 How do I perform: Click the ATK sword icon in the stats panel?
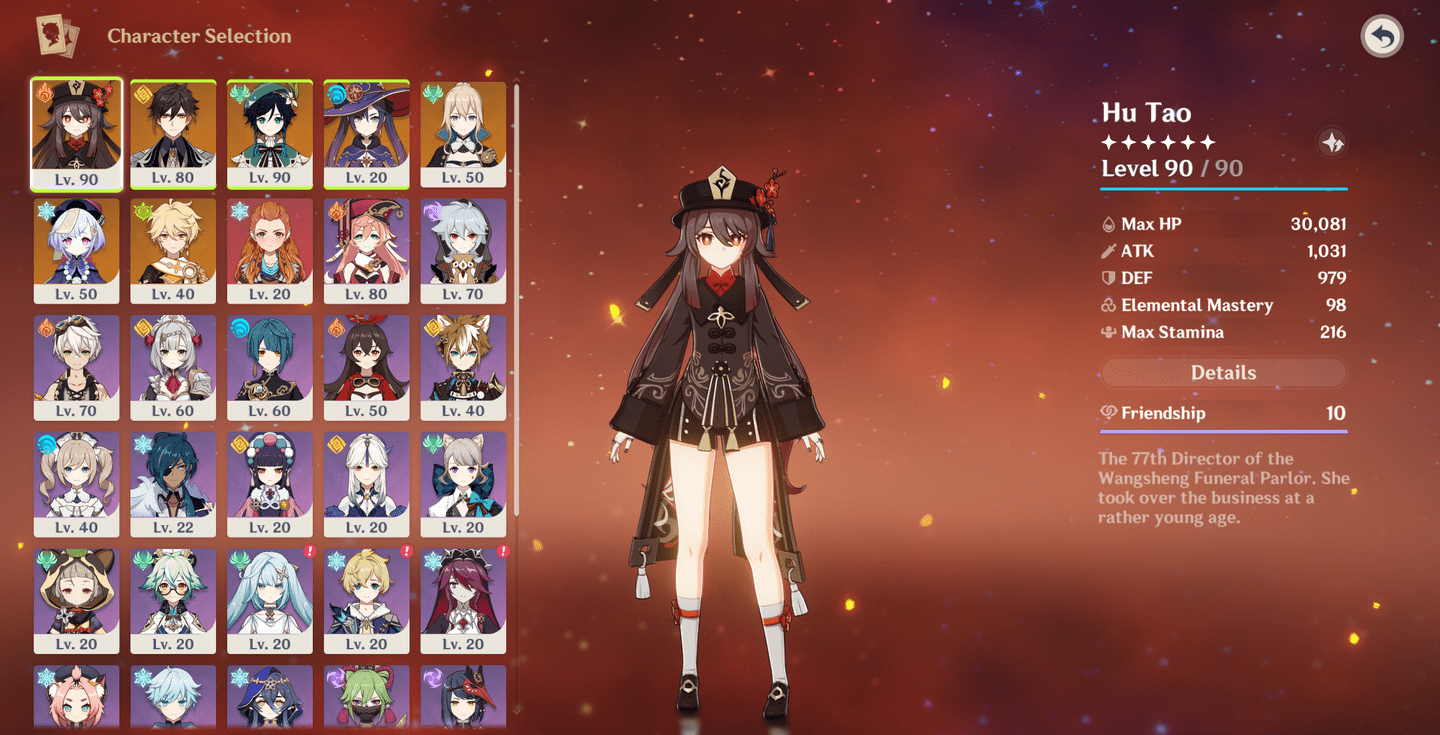pyautogui.click(x=1110, y=251)
